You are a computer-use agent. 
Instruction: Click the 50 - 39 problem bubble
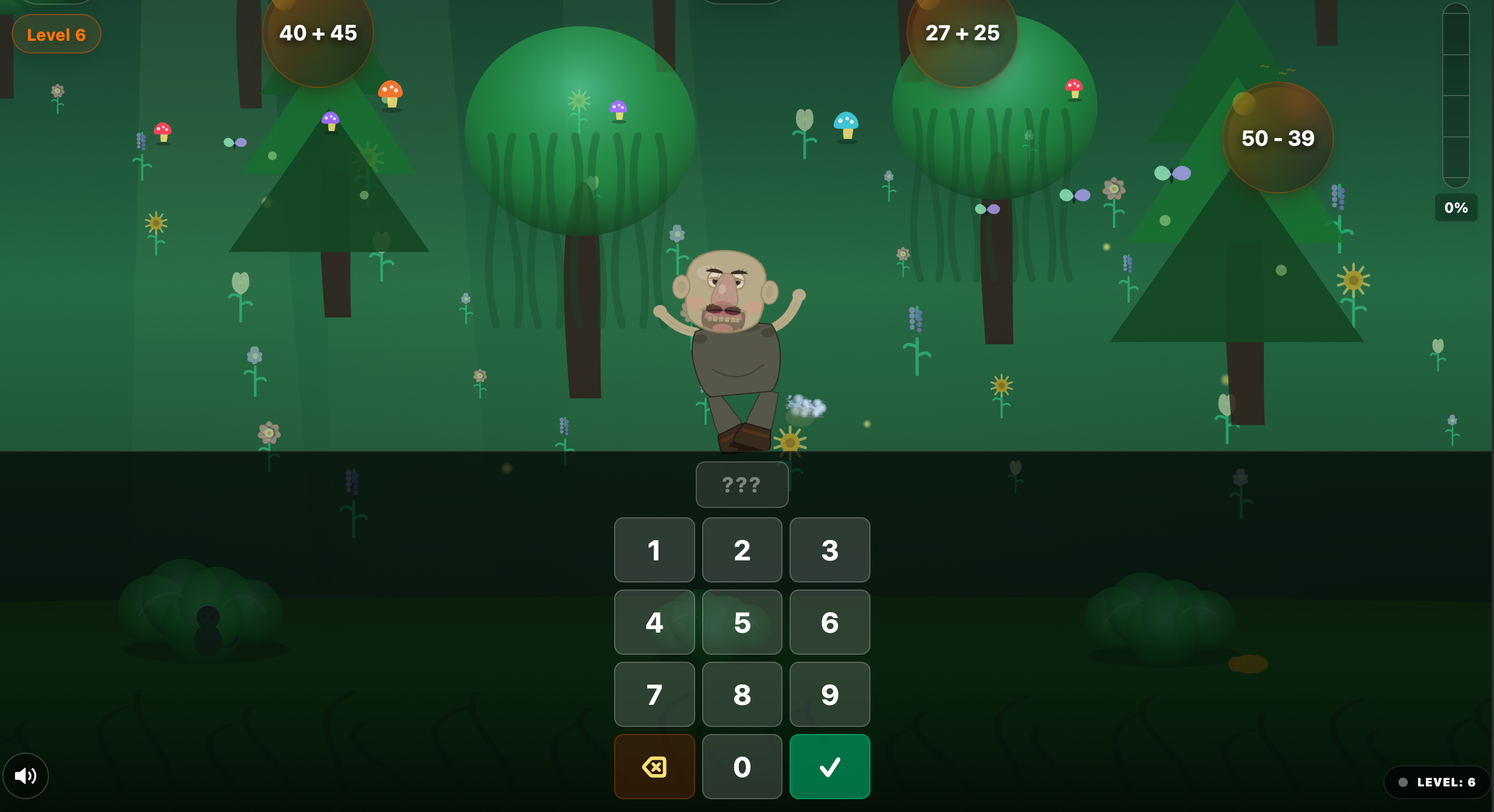1278,138
